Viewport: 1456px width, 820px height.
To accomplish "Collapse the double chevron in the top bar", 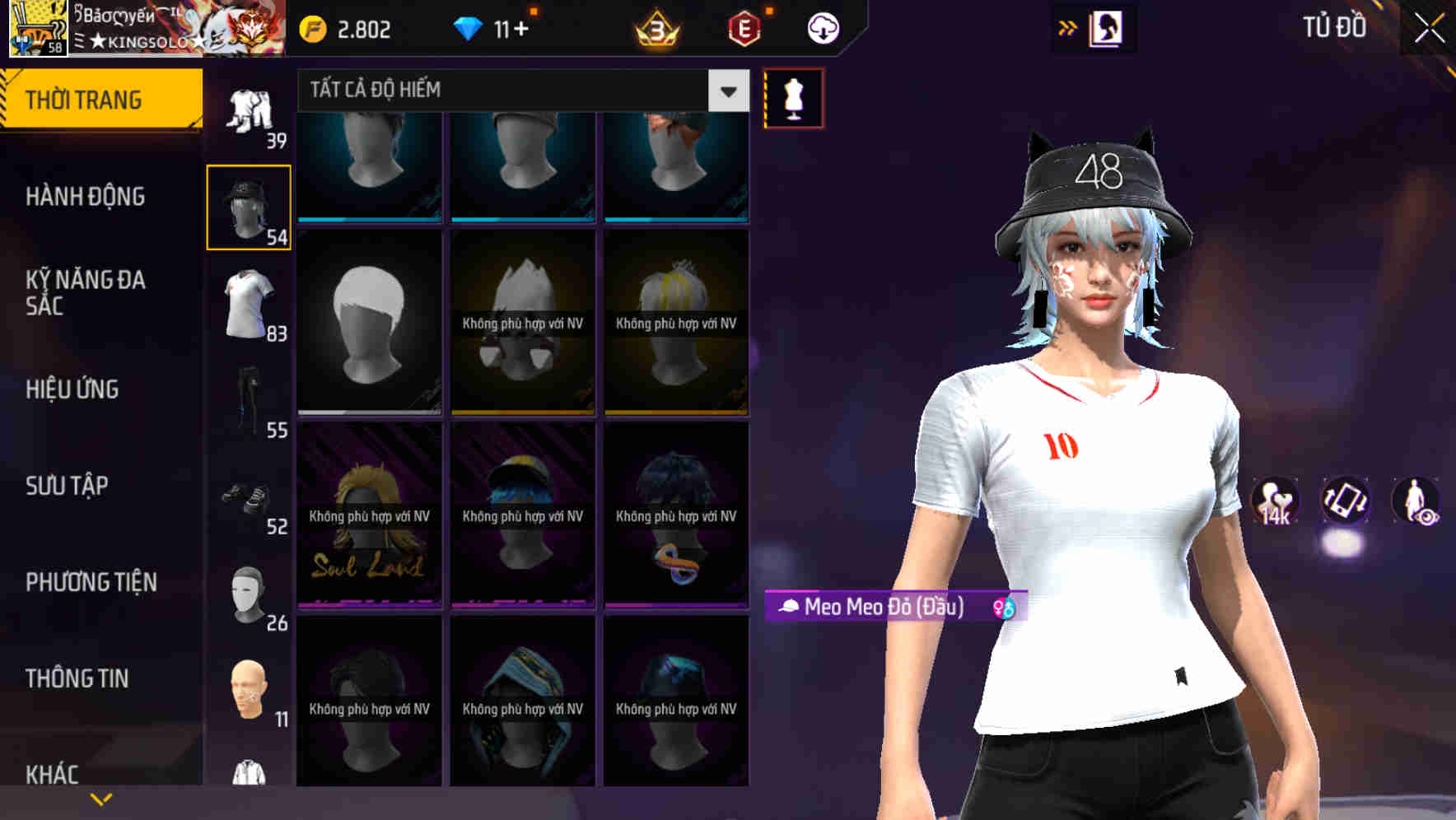I will point(1067,27).
